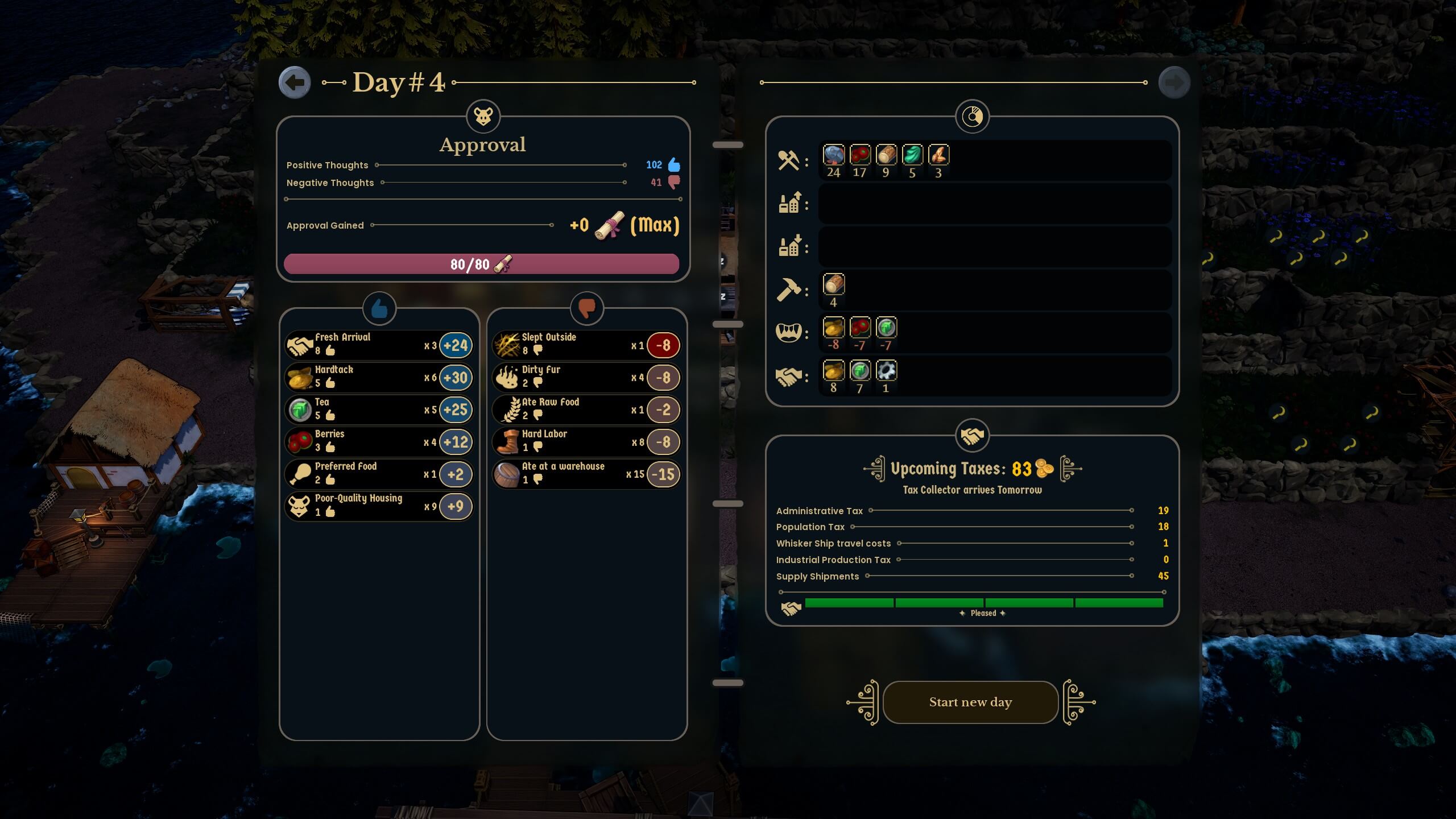Click the factory import icon with downward arrow

(791, 246)
